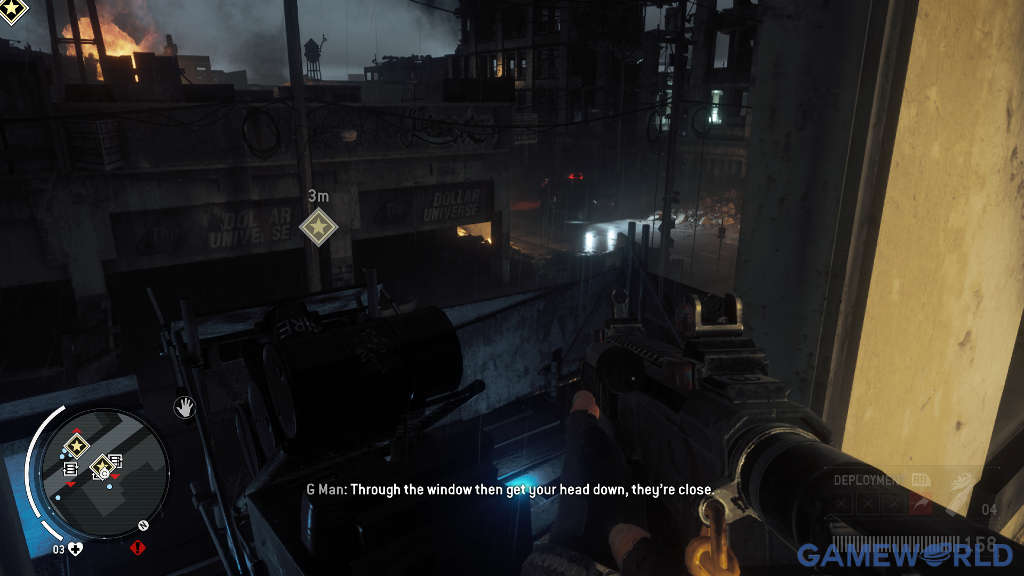
Task: Click the red exclamation alert icon
Action: point(137,547)
